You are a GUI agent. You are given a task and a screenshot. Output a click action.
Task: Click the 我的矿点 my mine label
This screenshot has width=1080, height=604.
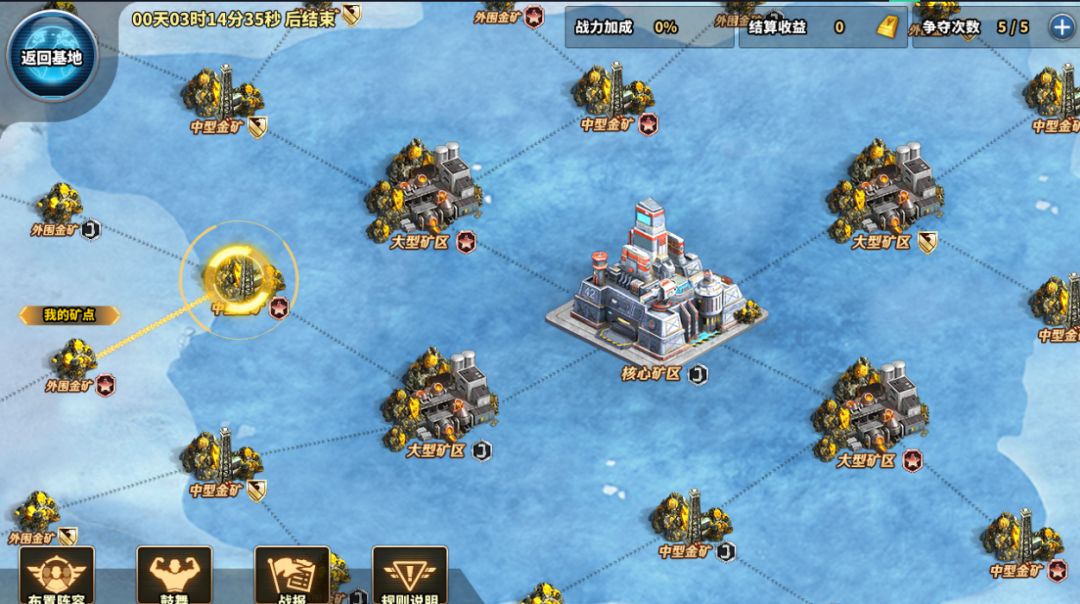coord(69,315)
